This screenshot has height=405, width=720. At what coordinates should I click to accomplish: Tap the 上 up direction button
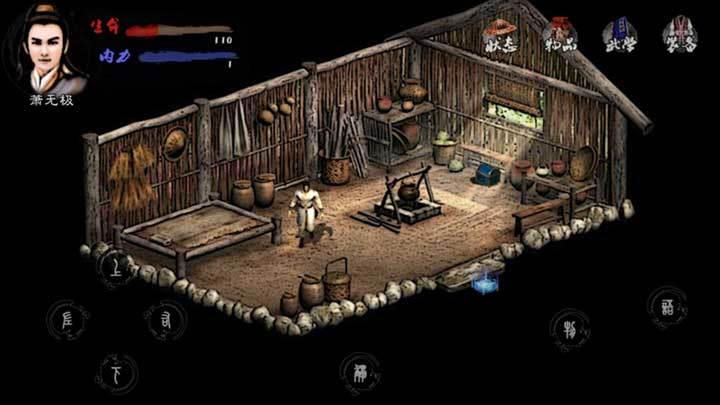(x=116, y=267)
